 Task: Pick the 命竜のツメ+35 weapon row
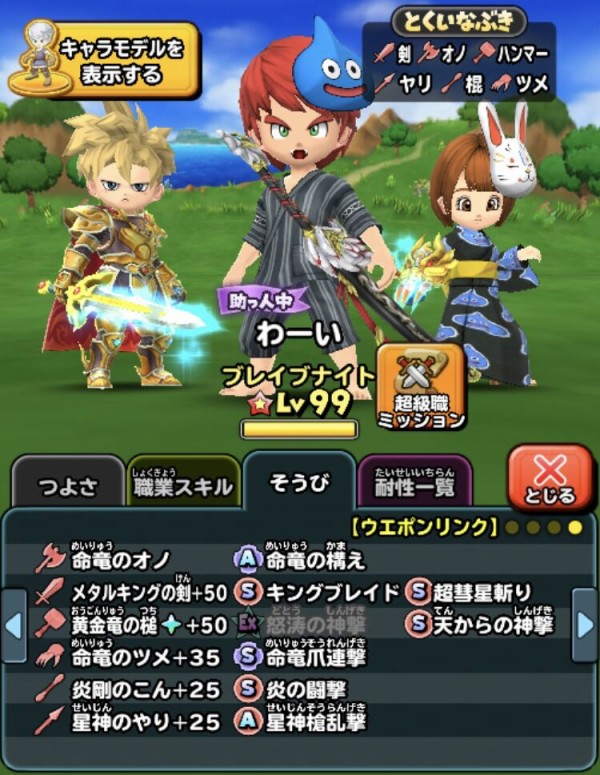pyautogui.click(x=135, y=657)
